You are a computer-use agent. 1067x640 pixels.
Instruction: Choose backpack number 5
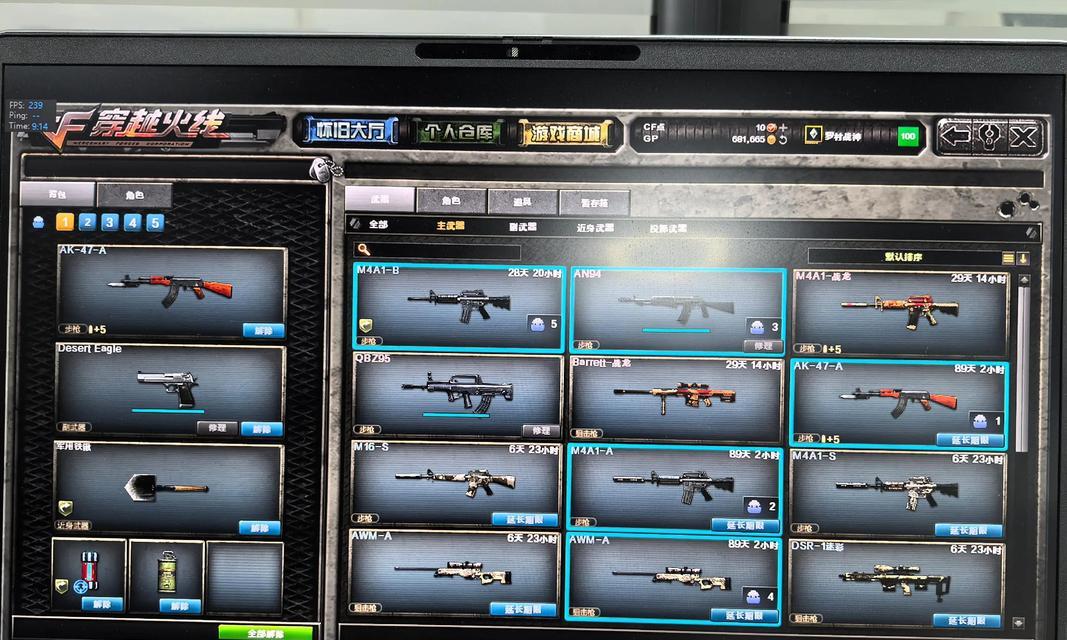coord(155,223)
